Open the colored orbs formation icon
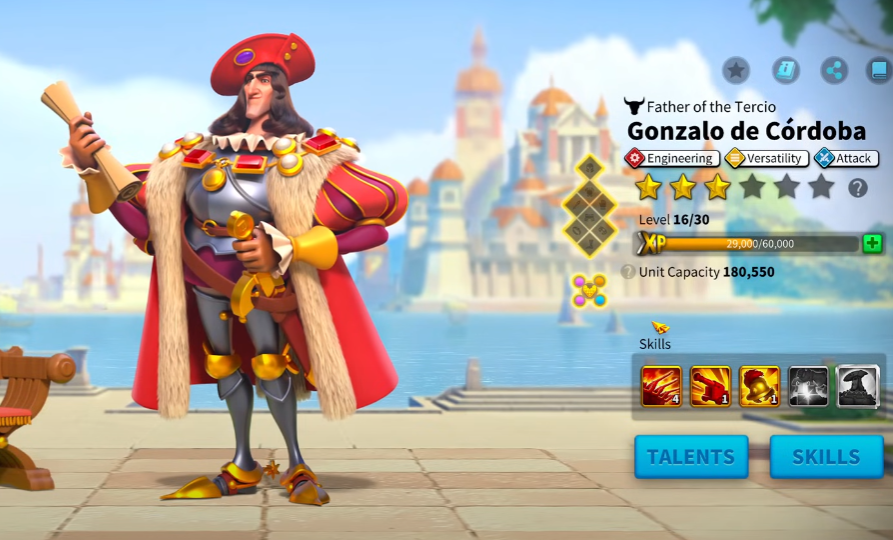Viewport: 893px width, 540px height. point(589,291)
